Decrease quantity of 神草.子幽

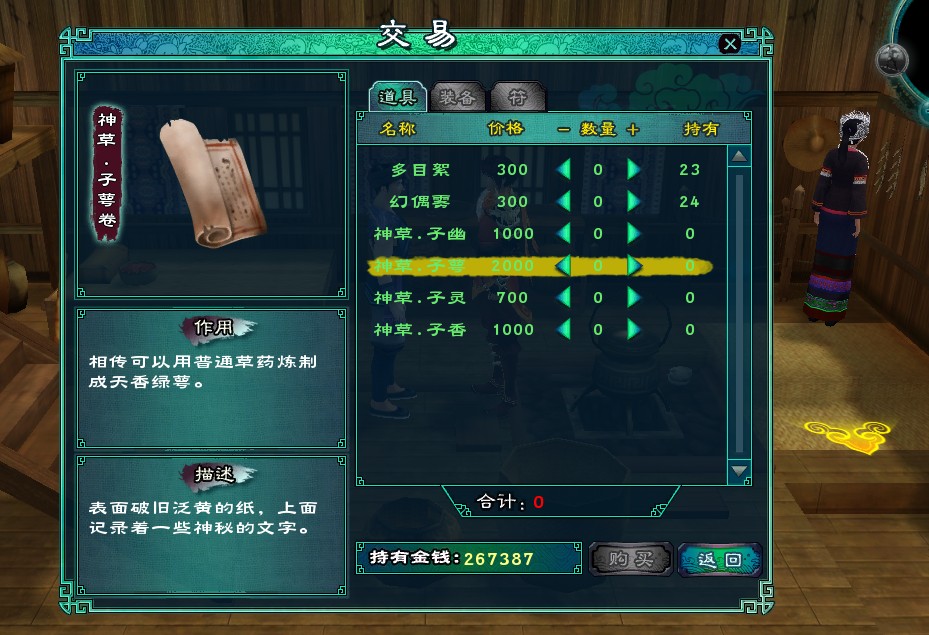point(564,234)
